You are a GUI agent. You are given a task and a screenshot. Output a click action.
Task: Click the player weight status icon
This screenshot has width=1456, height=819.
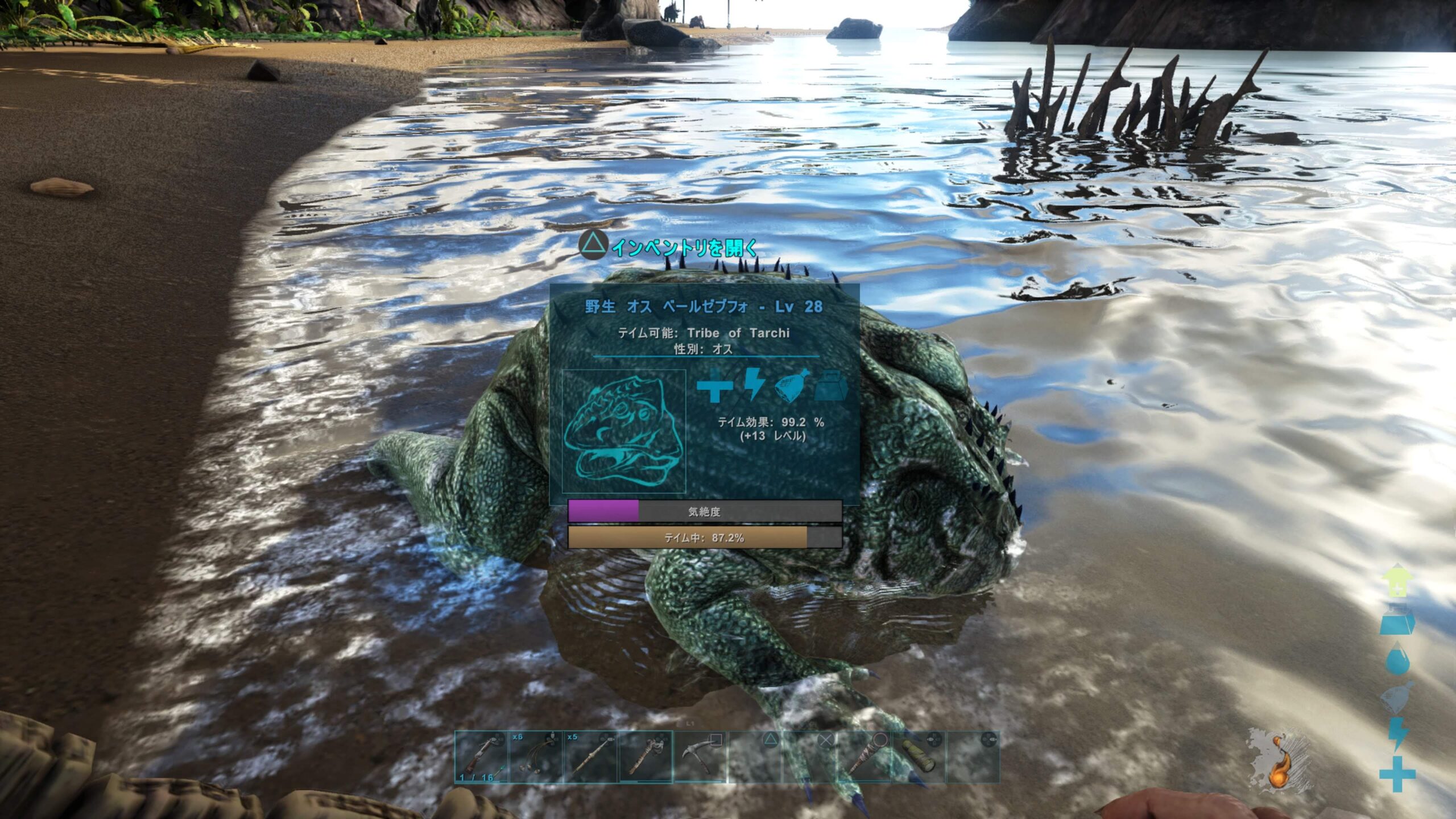click(1397, 621)
